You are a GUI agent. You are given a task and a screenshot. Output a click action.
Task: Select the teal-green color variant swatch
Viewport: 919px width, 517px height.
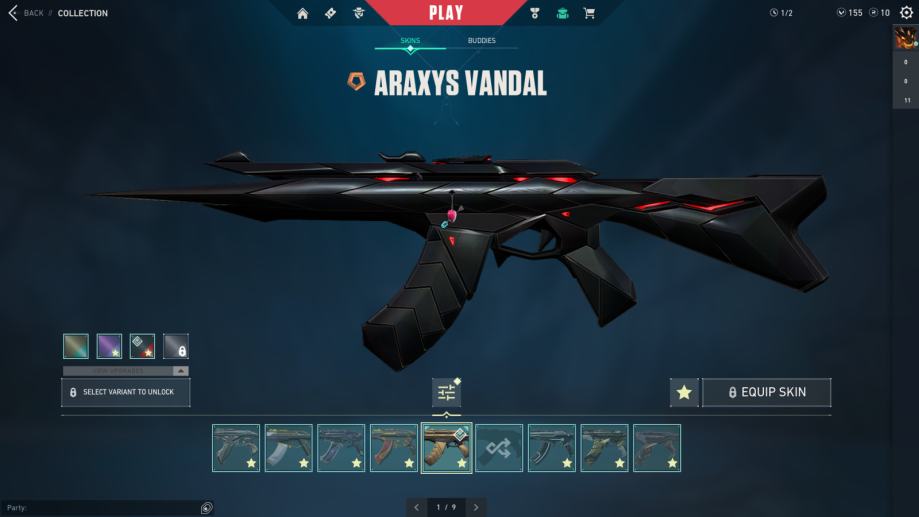coord(76,346)
